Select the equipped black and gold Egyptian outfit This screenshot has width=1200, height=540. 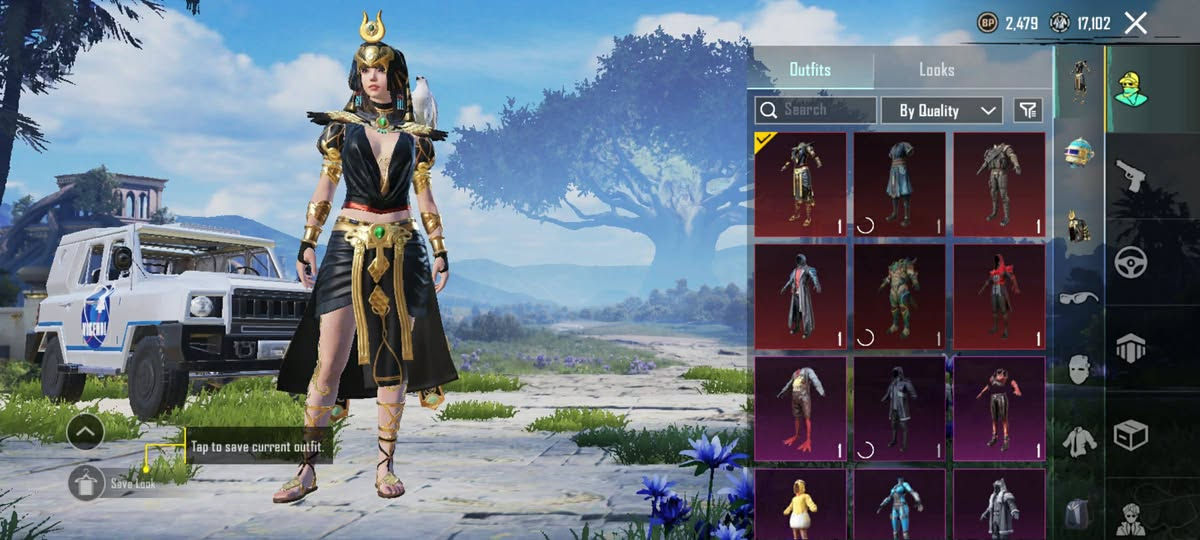pos(800,184)
